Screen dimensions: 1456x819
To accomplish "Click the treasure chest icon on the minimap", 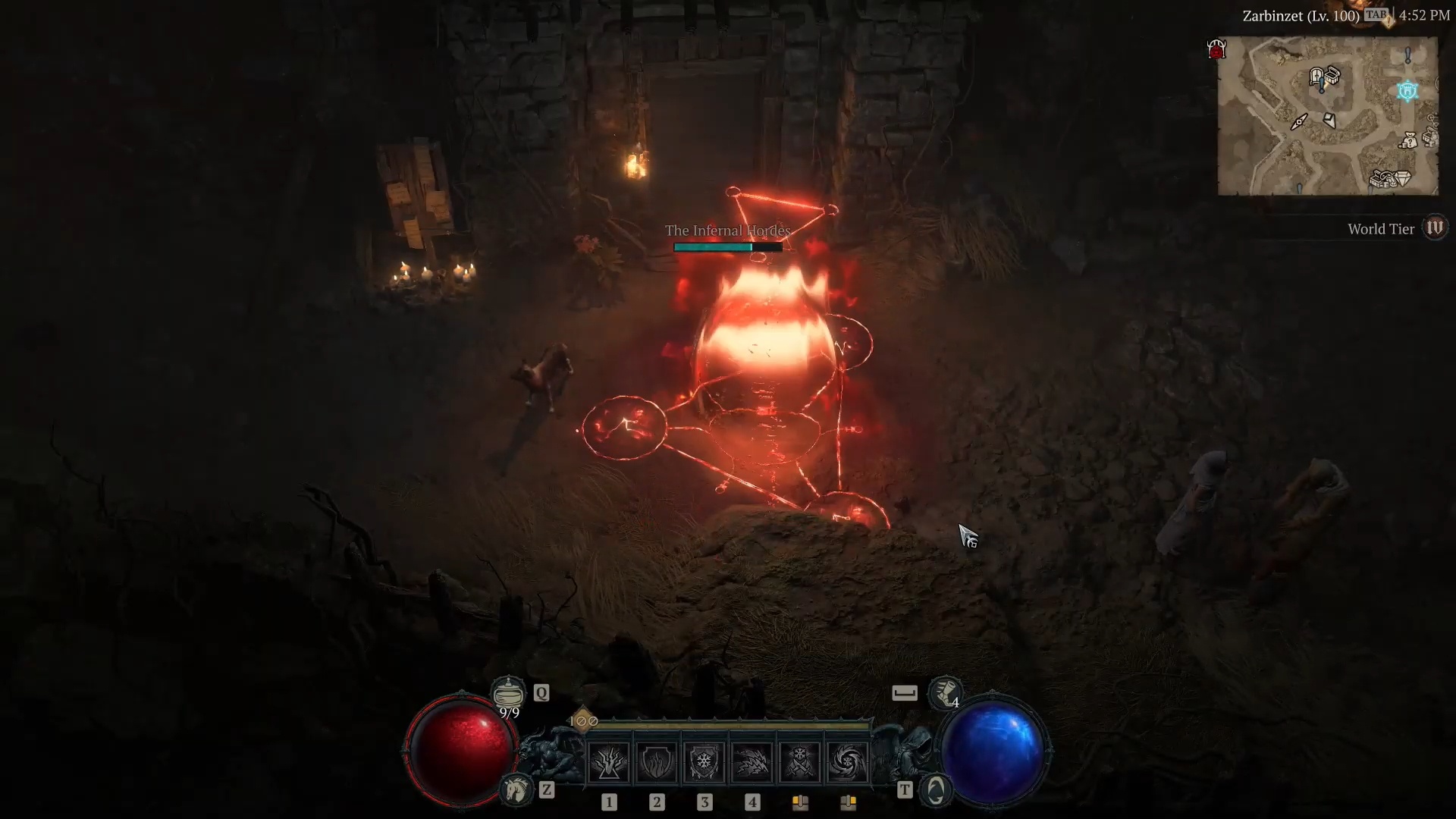I will tap(1332, 75).
